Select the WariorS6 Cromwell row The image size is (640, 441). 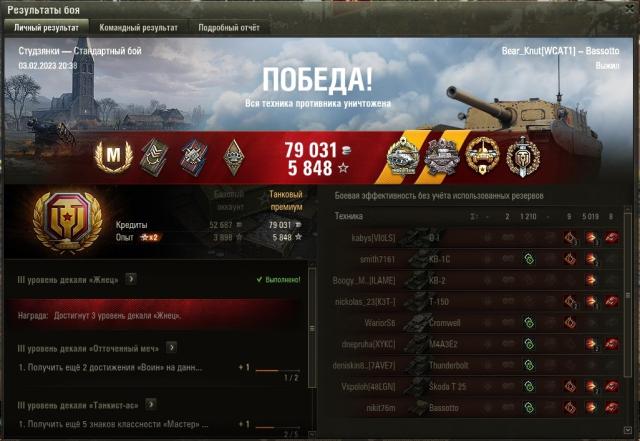tap(480, 322)
